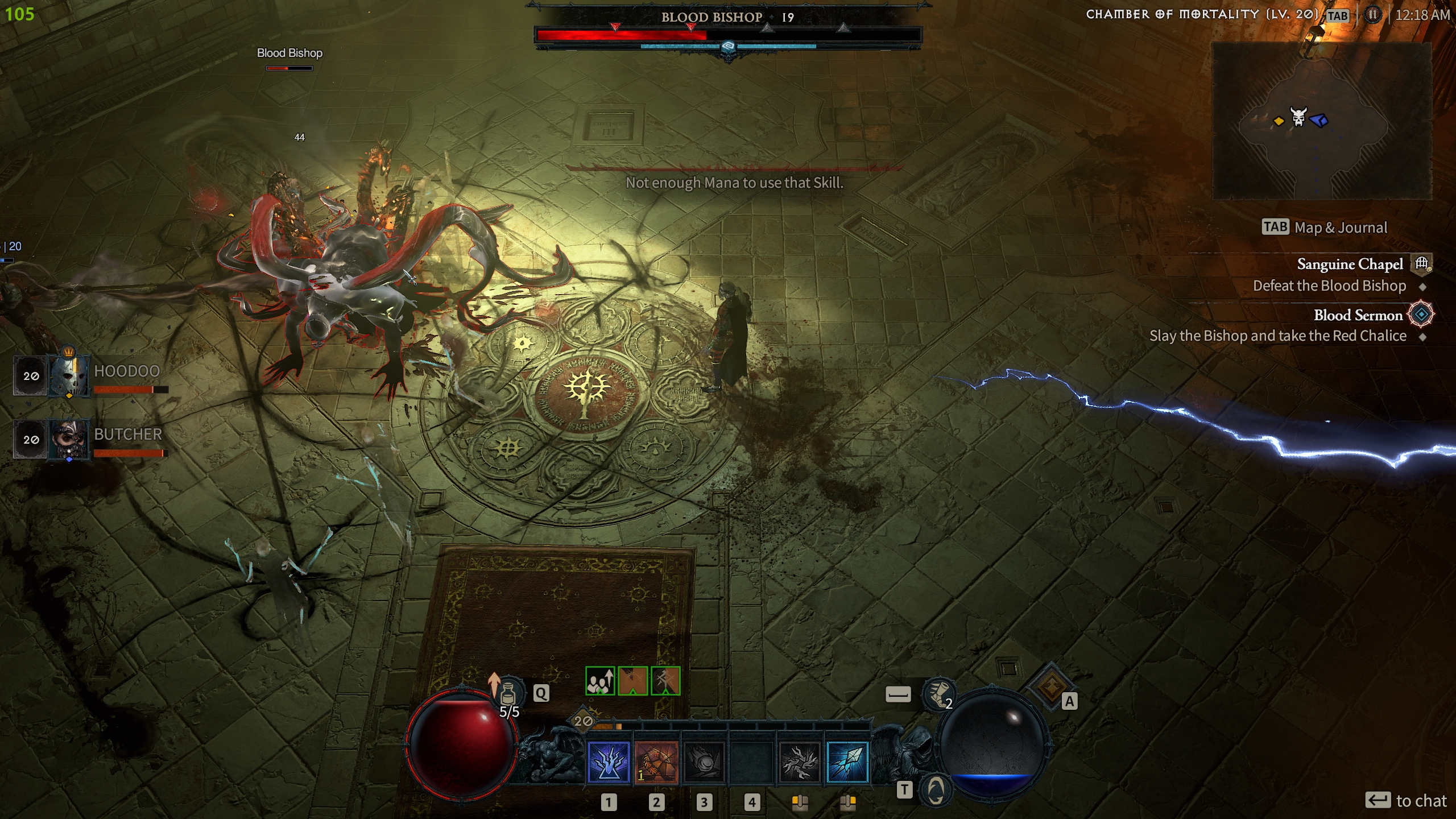Click the skull boss marker on the minimap

pyautogui.click(x=1298, y=117)
